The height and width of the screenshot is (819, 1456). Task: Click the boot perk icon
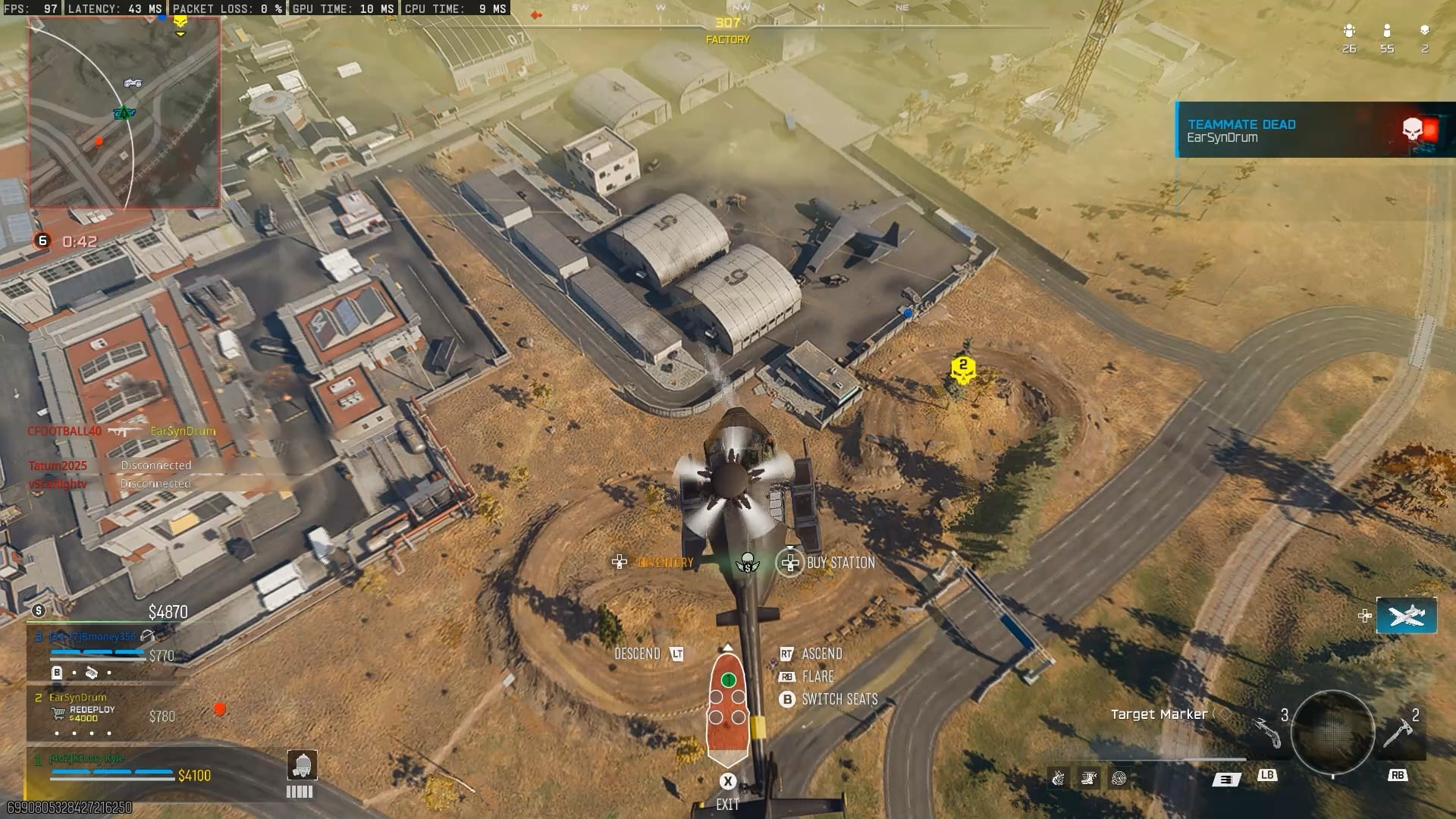1089,778
